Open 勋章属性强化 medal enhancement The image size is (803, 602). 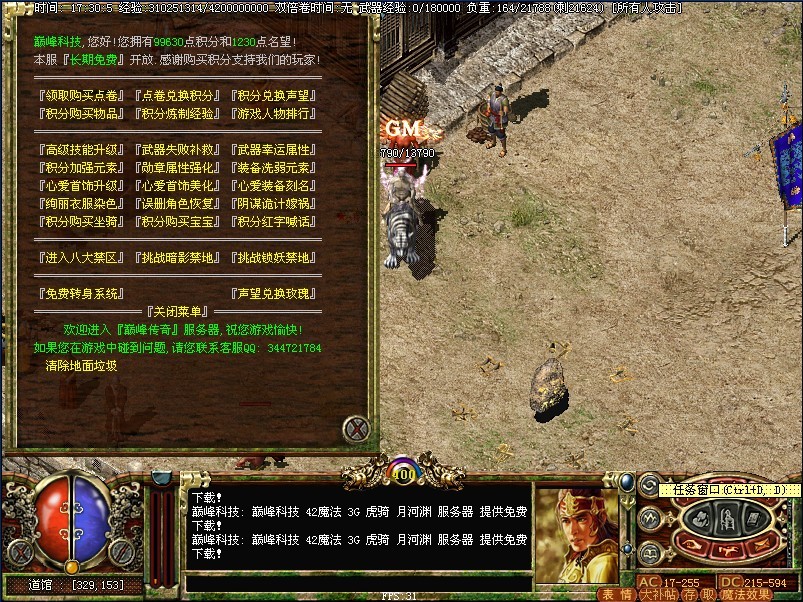pos(178,168)
